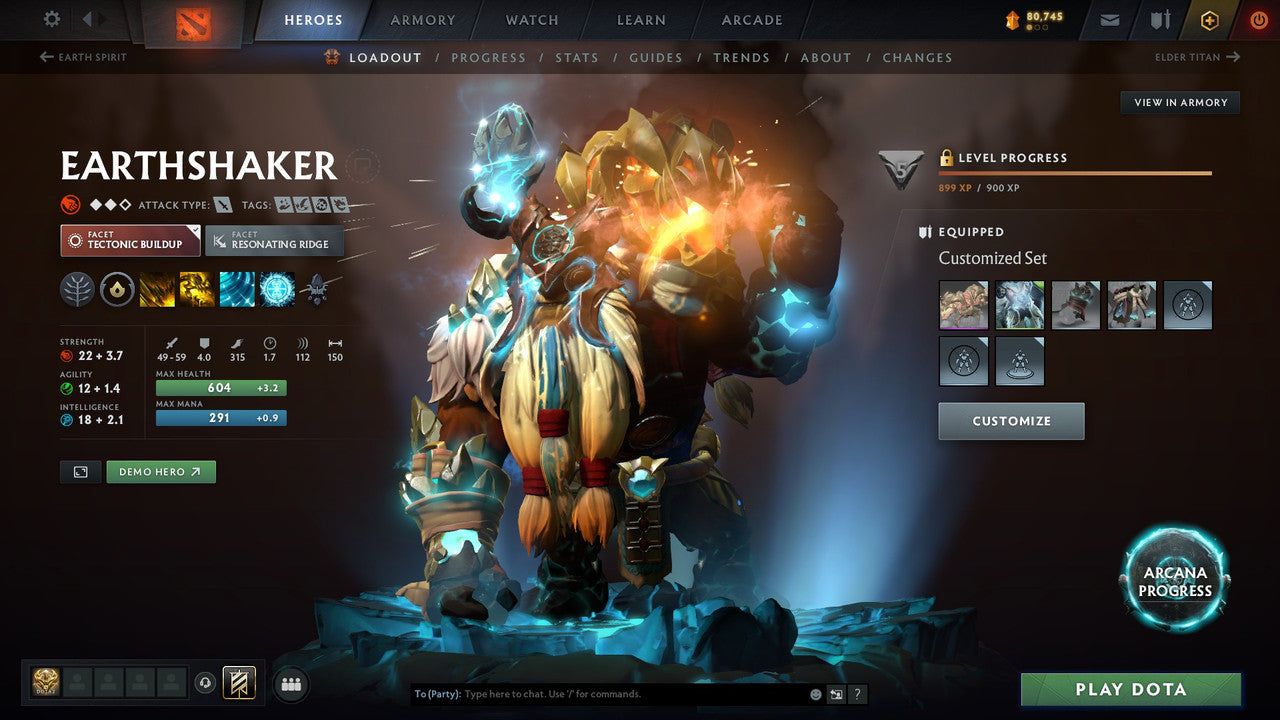Click the CUSTOMIZE button
The image size is (1280, 720).
[1010, 421]
